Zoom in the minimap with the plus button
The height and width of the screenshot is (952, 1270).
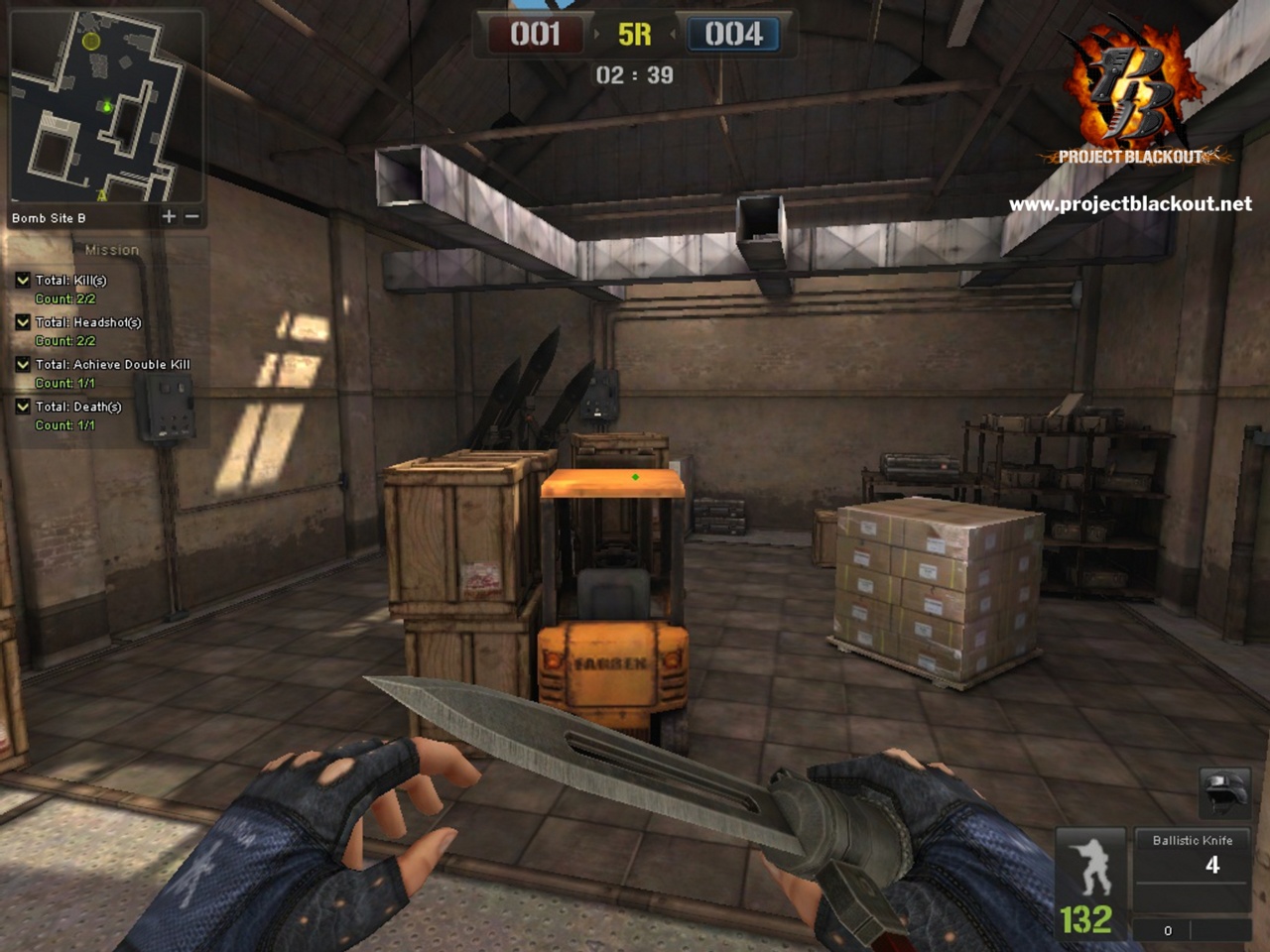[x=169, y=216]
